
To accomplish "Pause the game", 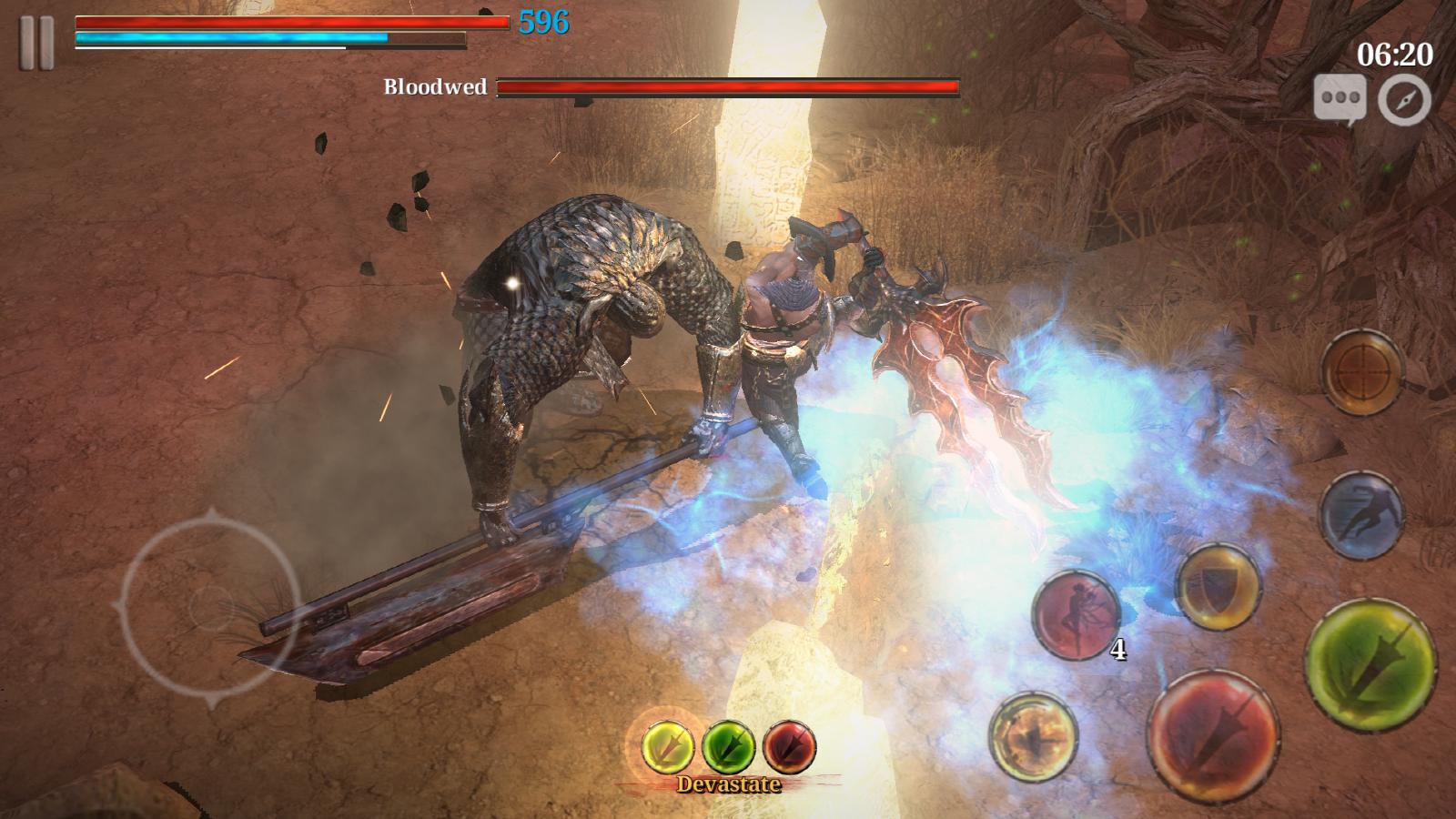I will click(35, 42).
